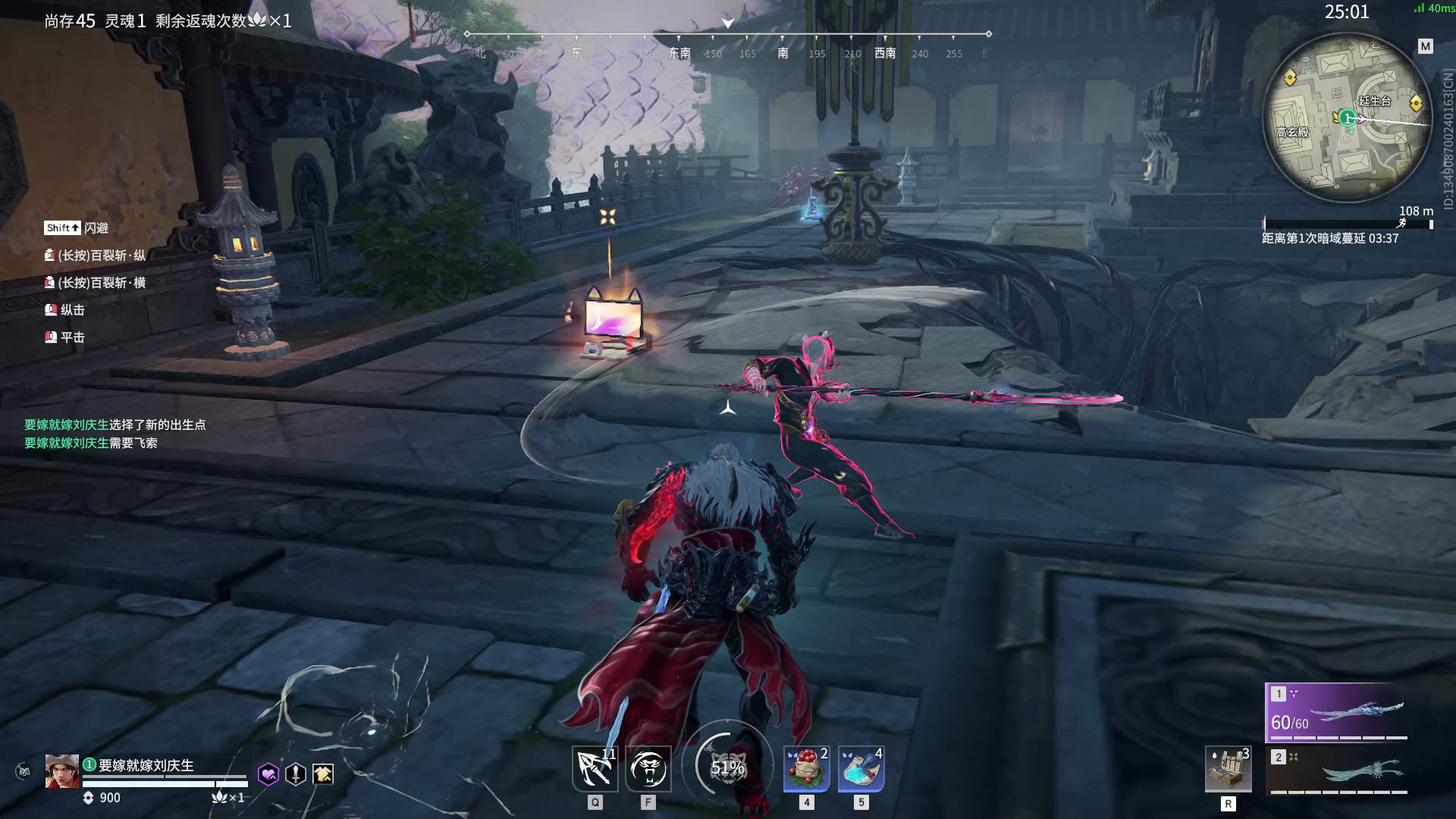Click the round cat-face icon beside portrait
The width and height of the screenshot is (1456, 819).
click(24, 771)
